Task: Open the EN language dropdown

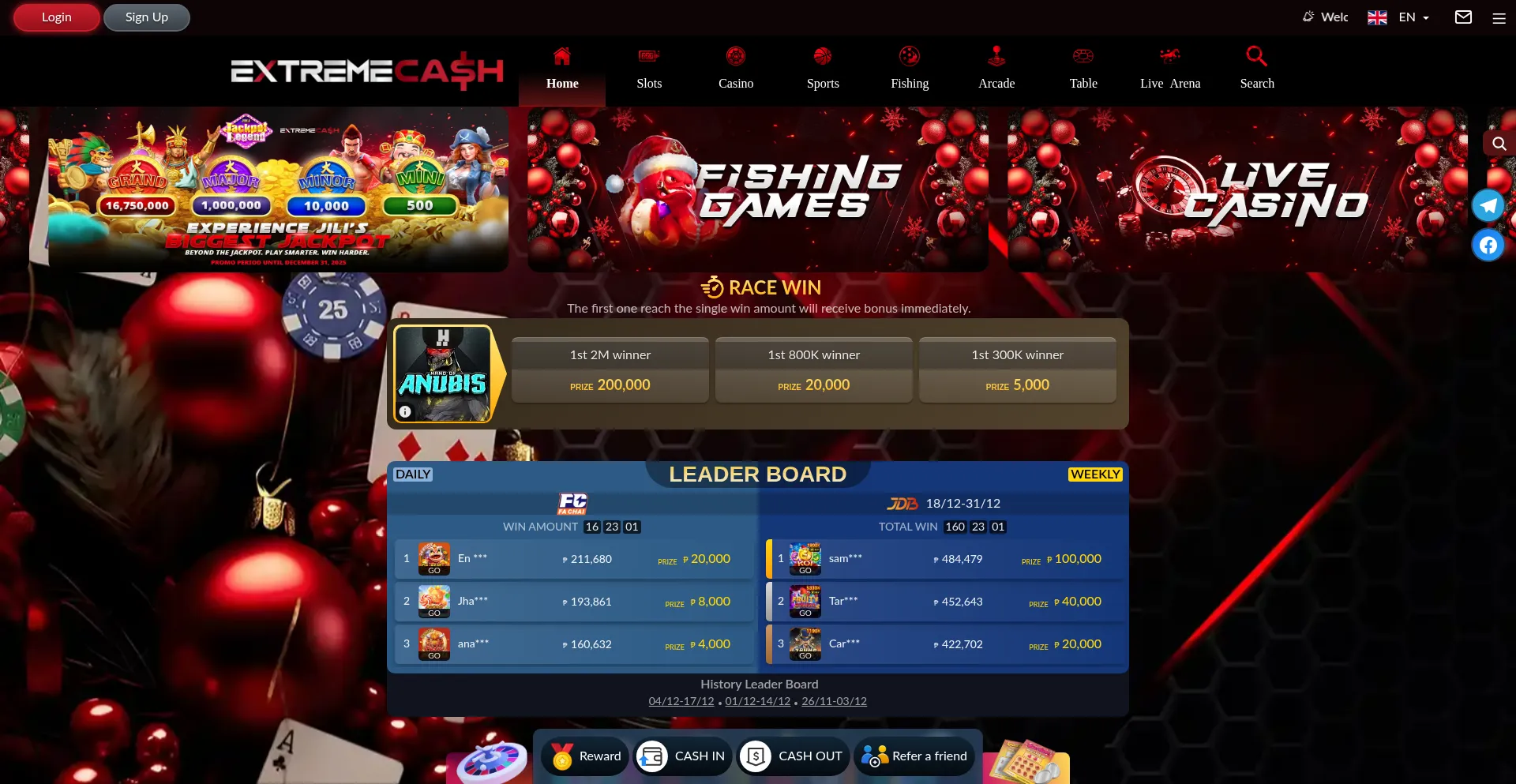Action: pyautogui.click(x=1413, y=17)
